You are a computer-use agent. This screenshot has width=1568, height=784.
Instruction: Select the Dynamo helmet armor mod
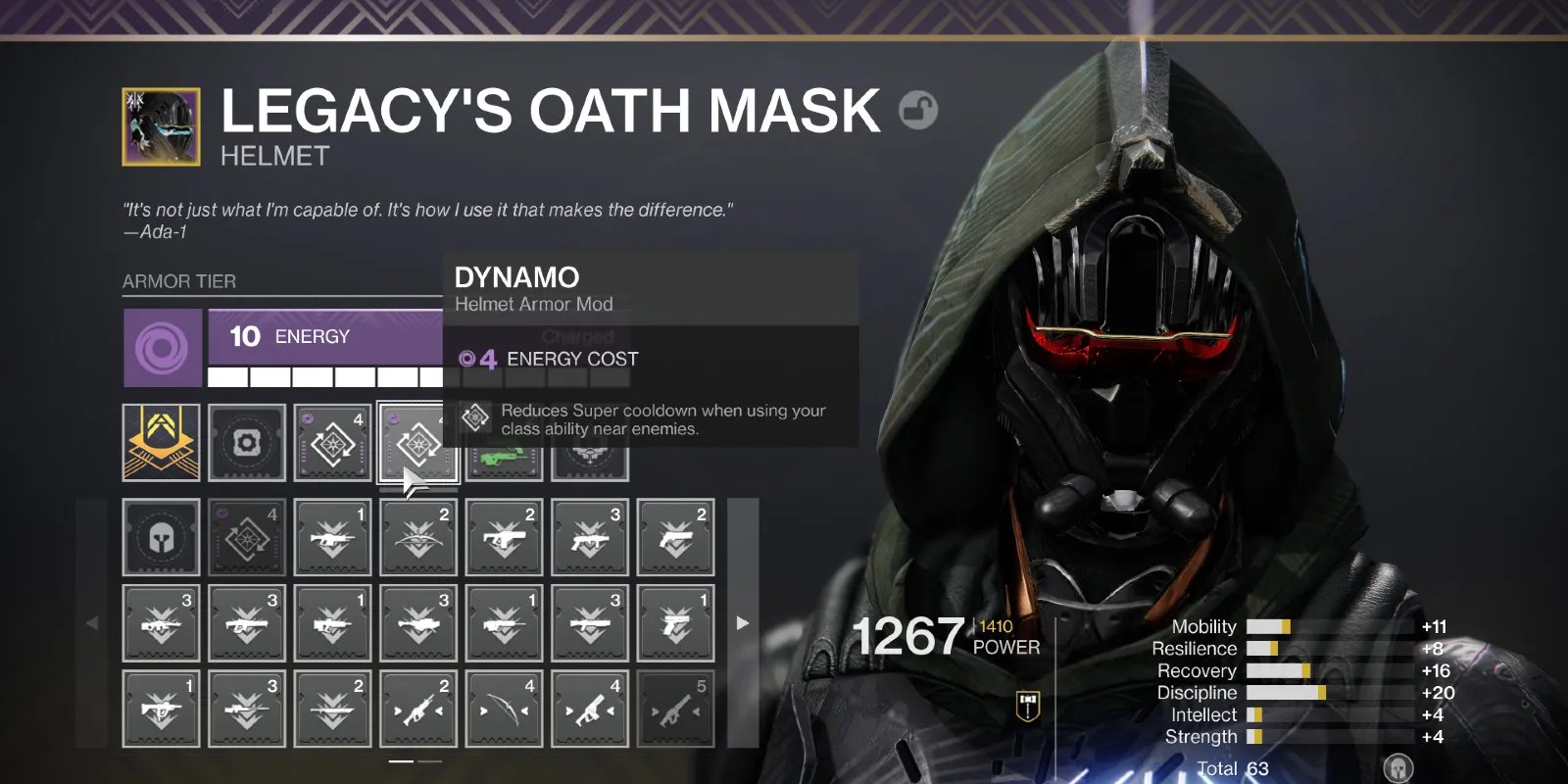pyautogui.click(x=417, y=443)
